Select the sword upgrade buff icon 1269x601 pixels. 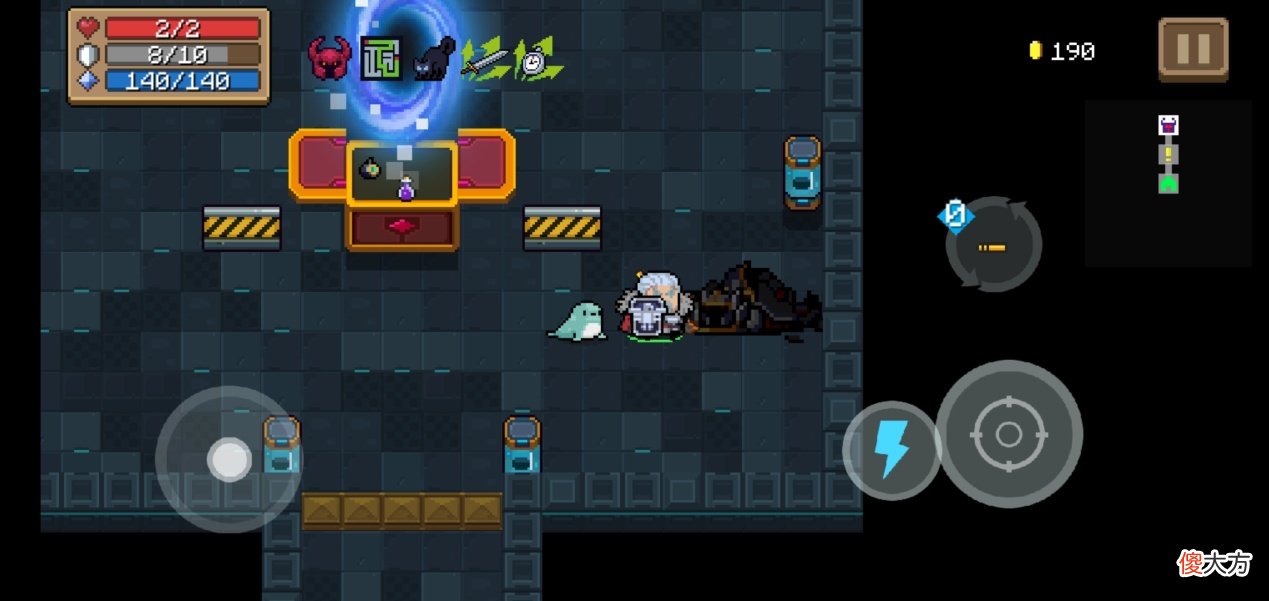pos(485,59)
